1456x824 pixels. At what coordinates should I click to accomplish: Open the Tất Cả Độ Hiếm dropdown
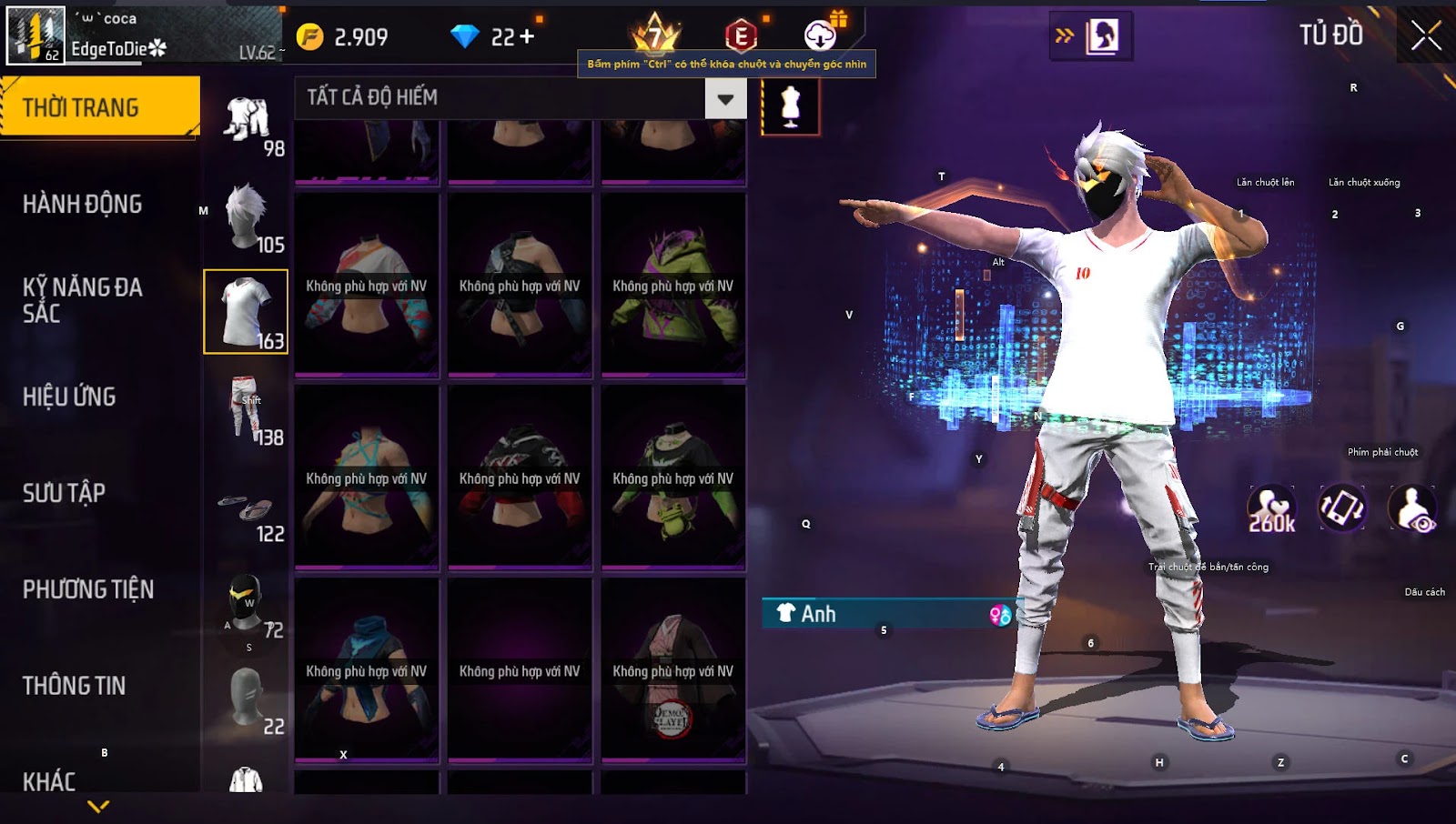[724, 98]
